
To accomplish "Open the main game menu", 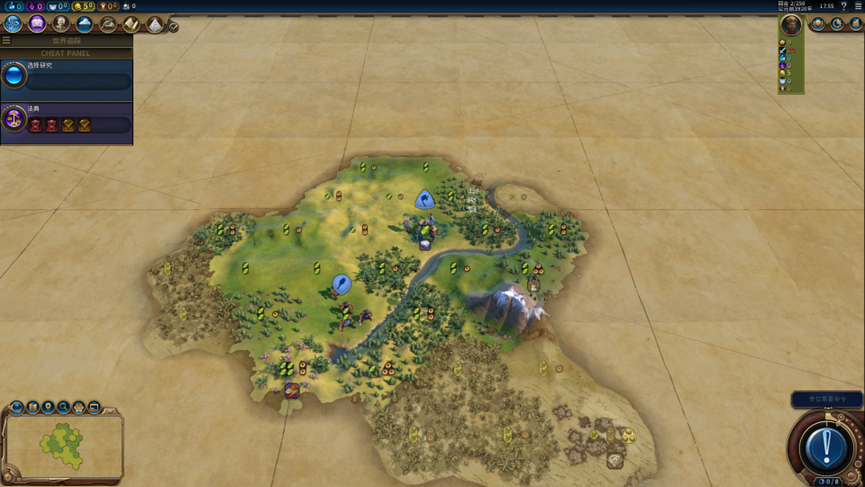I will click(858, 6).
